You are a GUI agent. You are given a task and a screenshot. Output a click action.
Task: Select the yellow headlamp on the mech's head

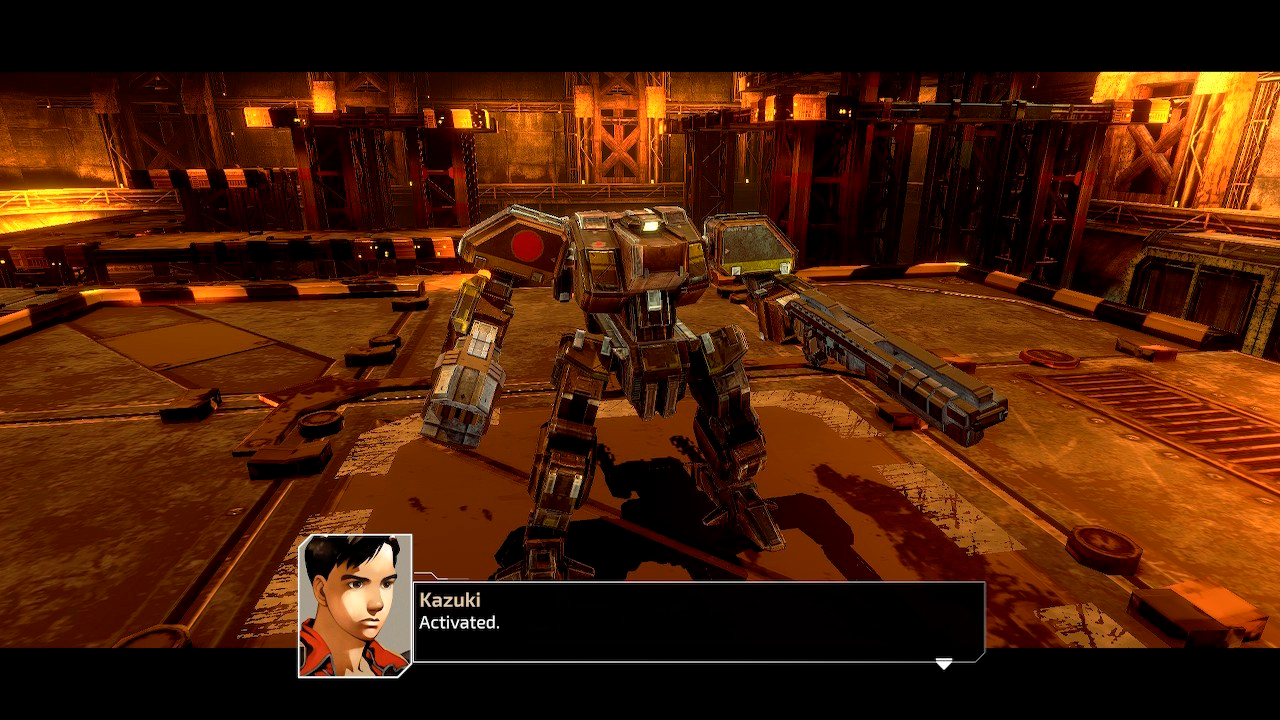650,225
